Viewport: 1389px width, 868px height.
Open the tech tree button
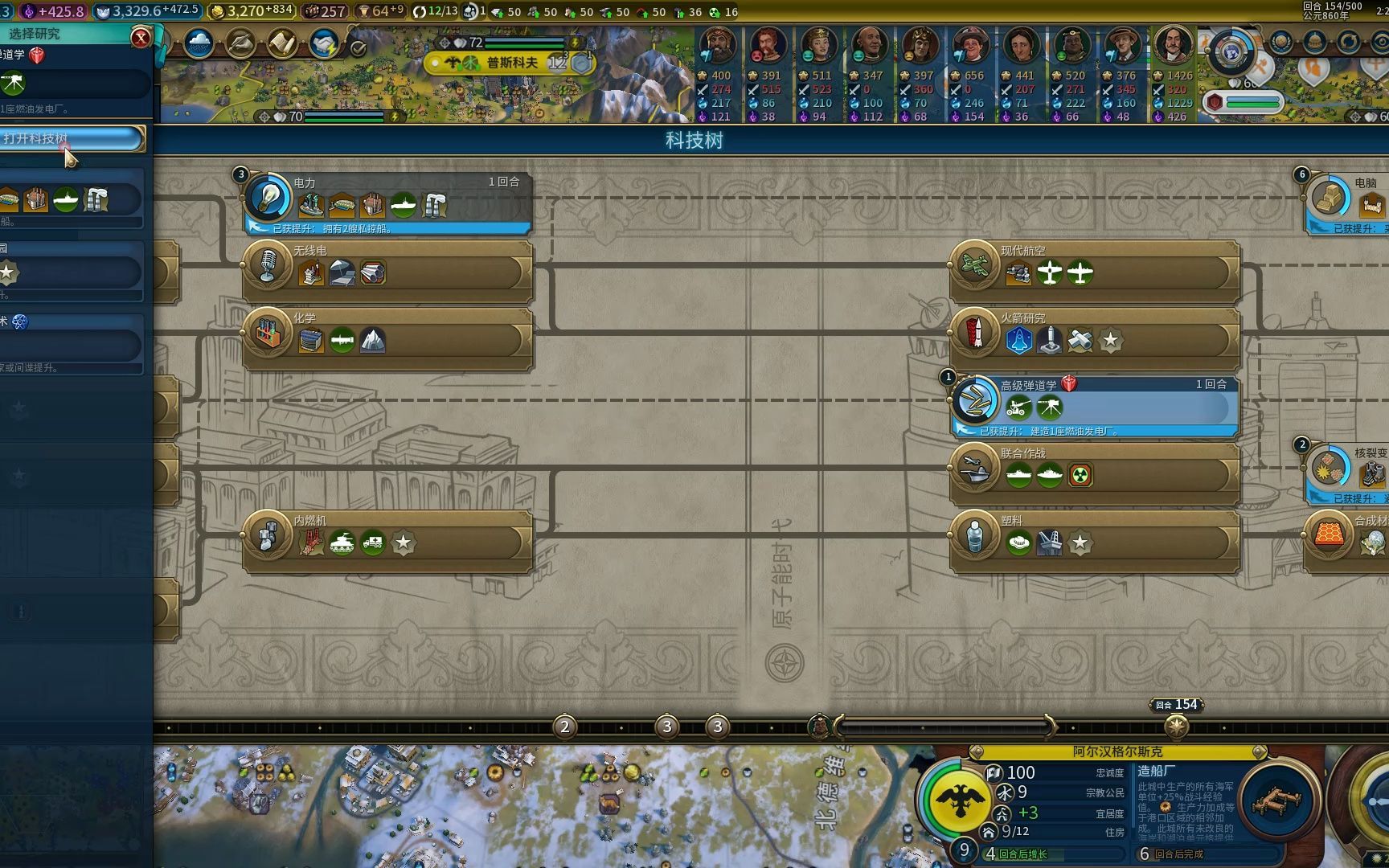[x=71, y=138]
